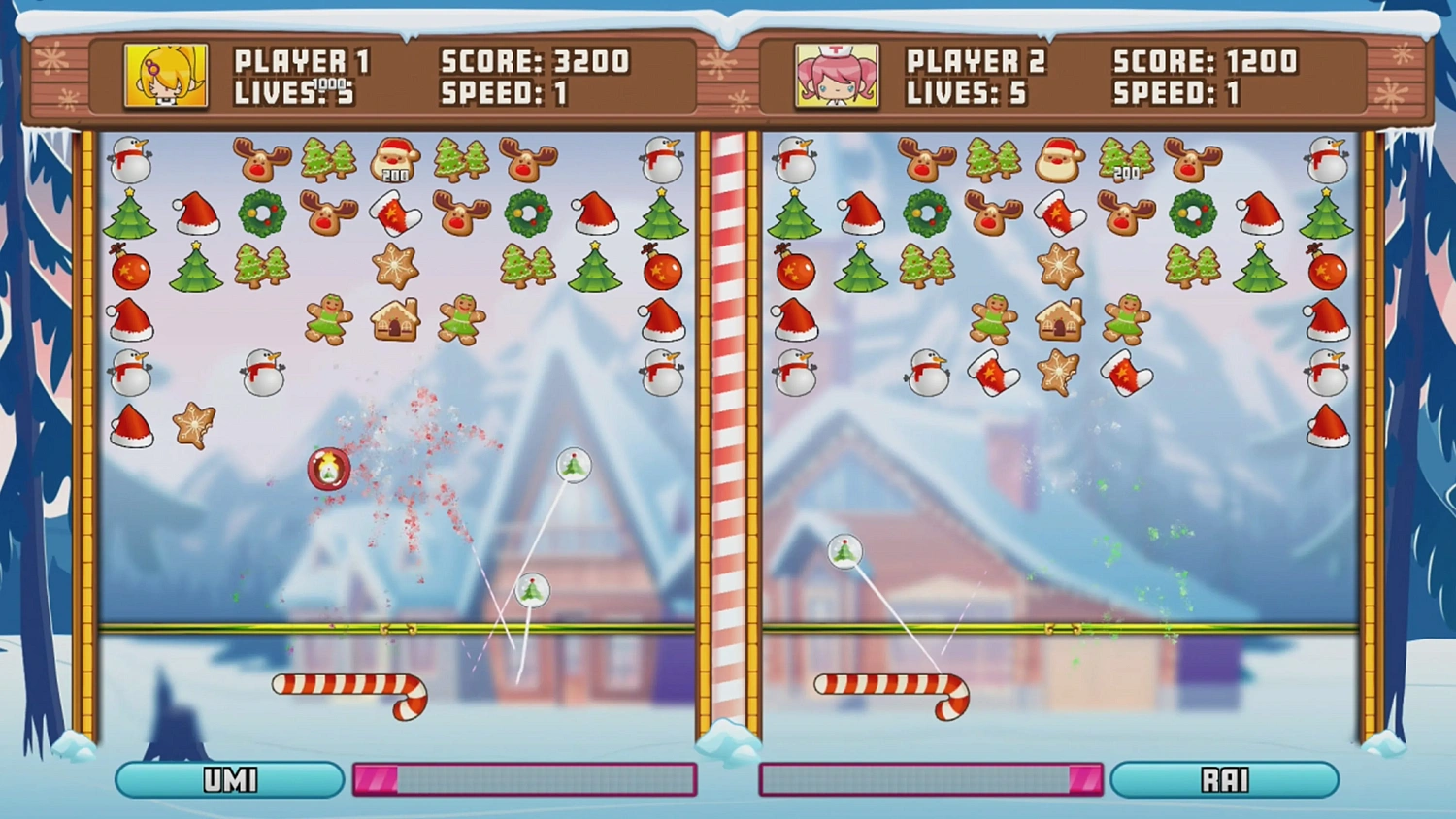Select the snowman brick in Player 1's top-left corner
Viewport: 1456px width, 819px height.
132,160
